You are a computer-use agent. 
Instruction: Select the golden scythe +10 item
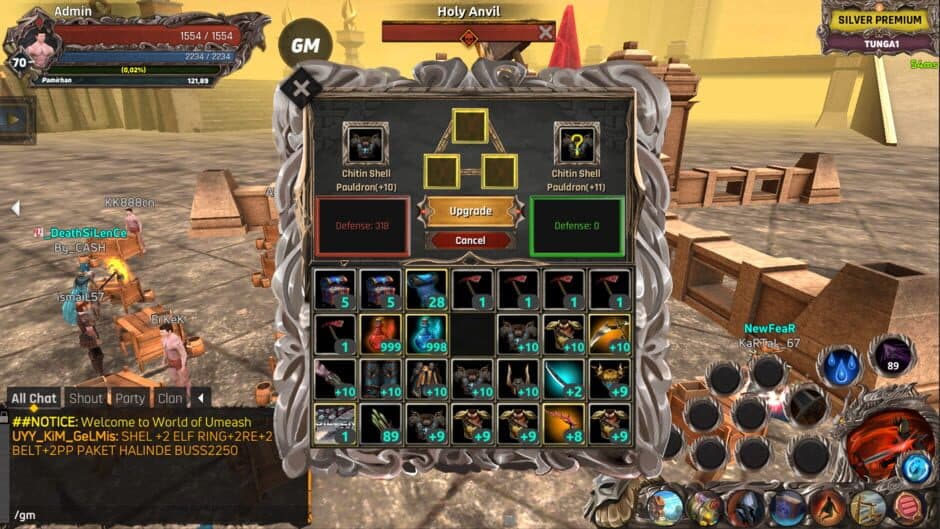coord(609,334)
